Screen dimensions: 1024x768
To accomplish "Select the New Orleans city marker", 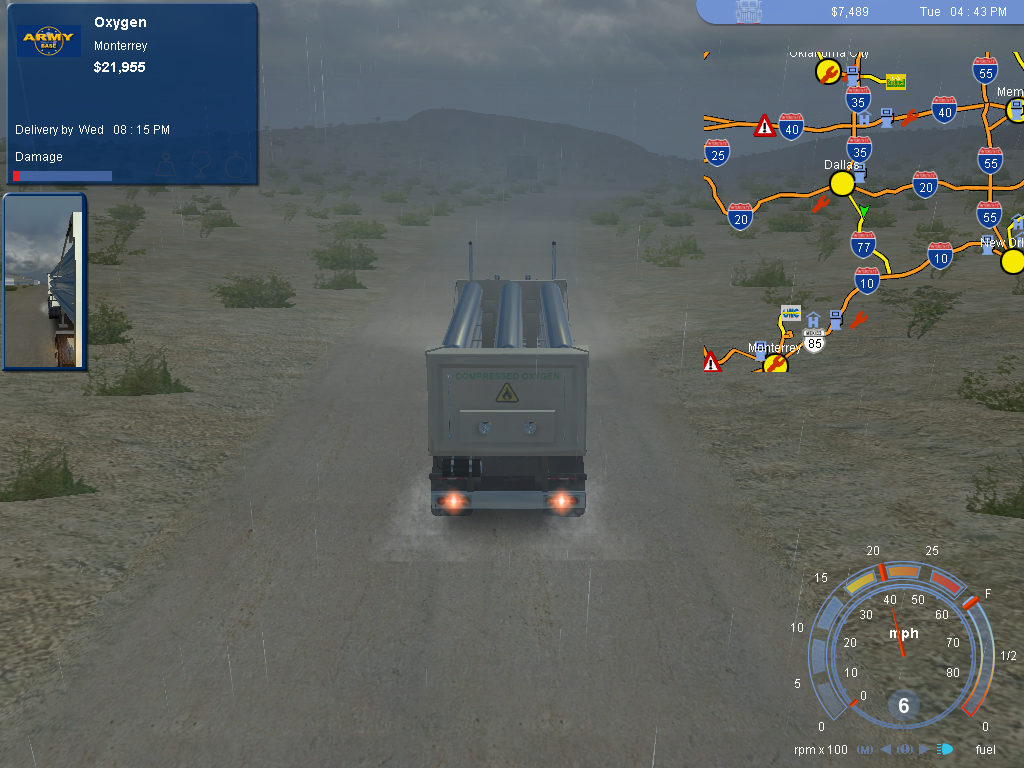I will click(x=1012, y=262).
